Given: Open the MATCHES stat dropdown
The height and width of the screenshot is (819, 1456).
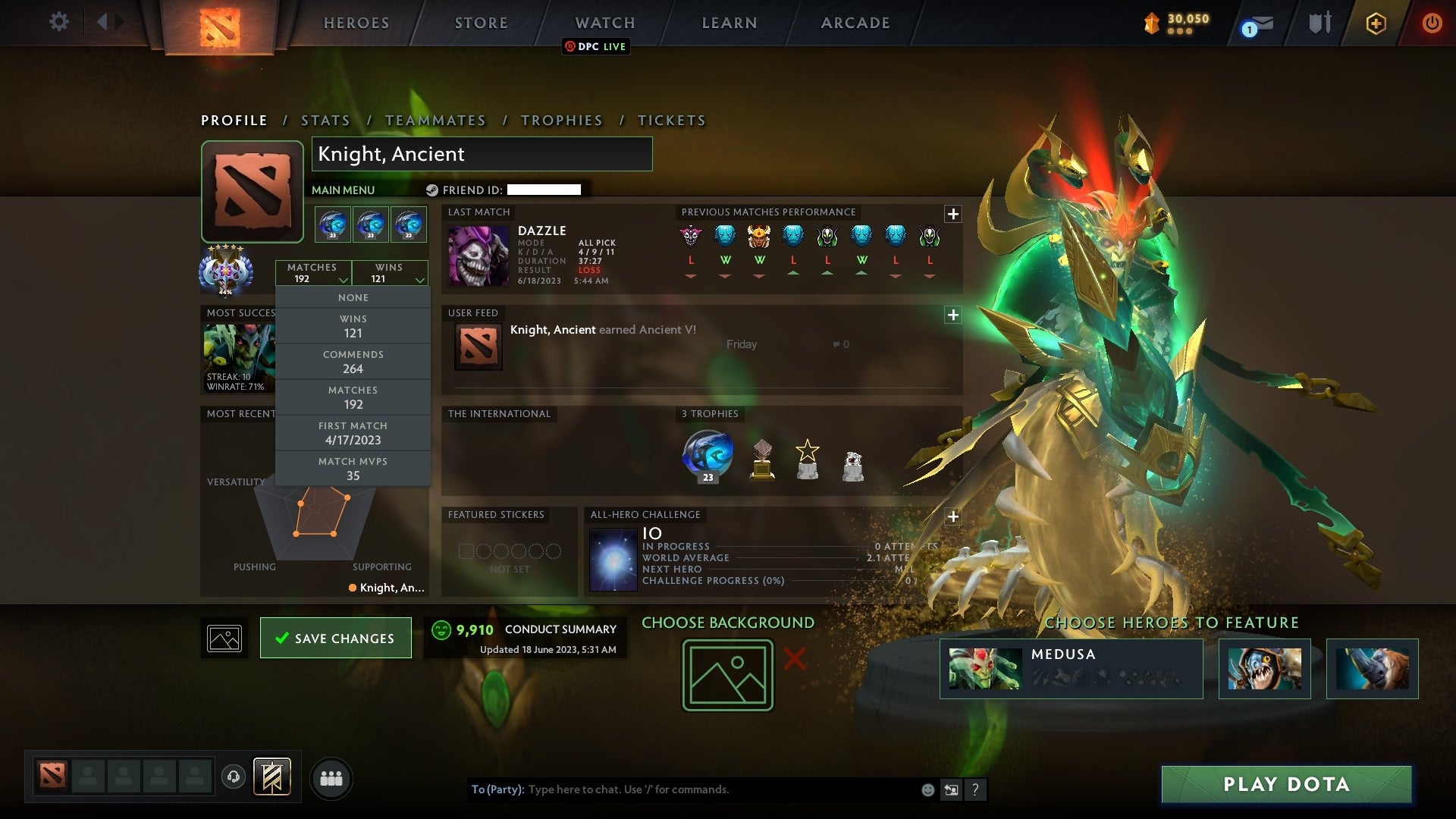Looking at the screenshot, I should coord(315,272).
